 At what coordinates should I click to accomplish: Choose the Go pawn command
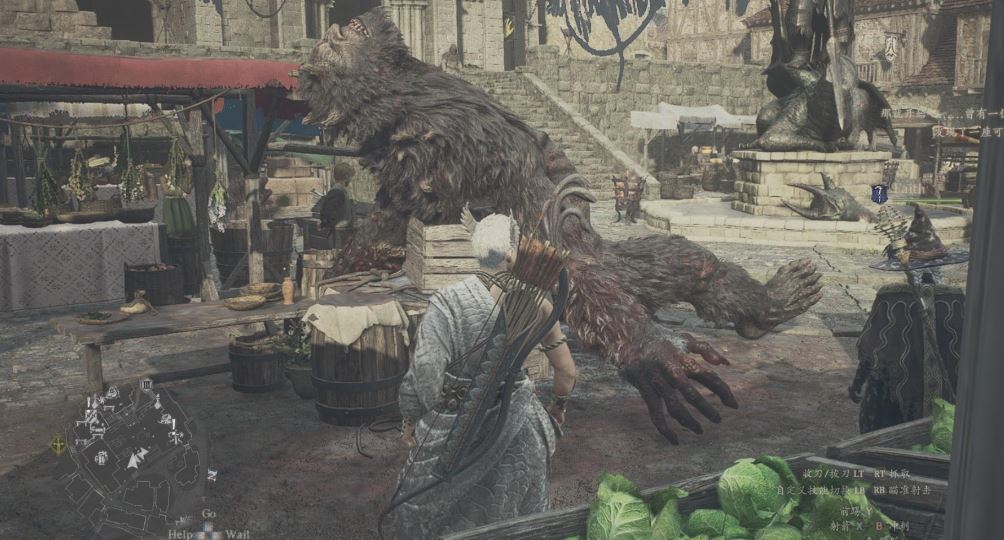pos(208,513)
